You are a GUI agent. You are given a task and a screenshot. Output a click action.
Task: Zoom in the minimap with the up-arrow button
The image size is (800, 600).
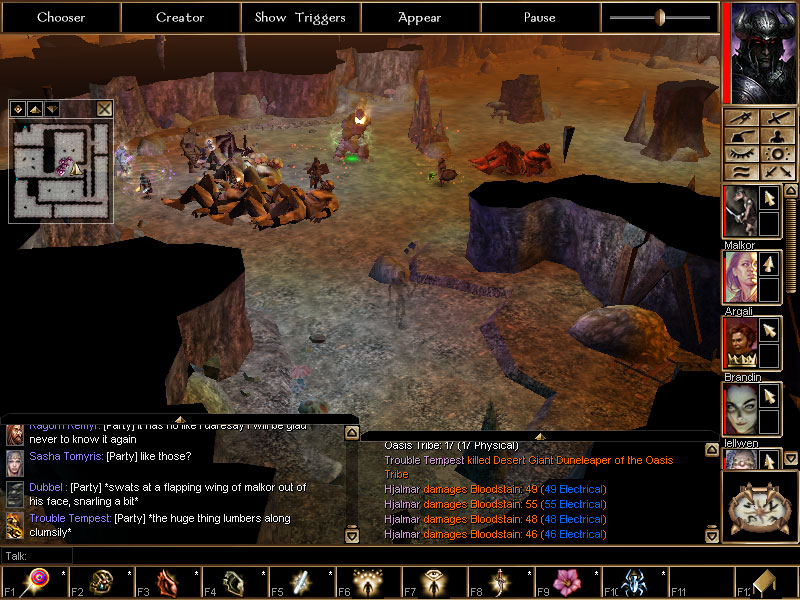(x=34, y=109)
